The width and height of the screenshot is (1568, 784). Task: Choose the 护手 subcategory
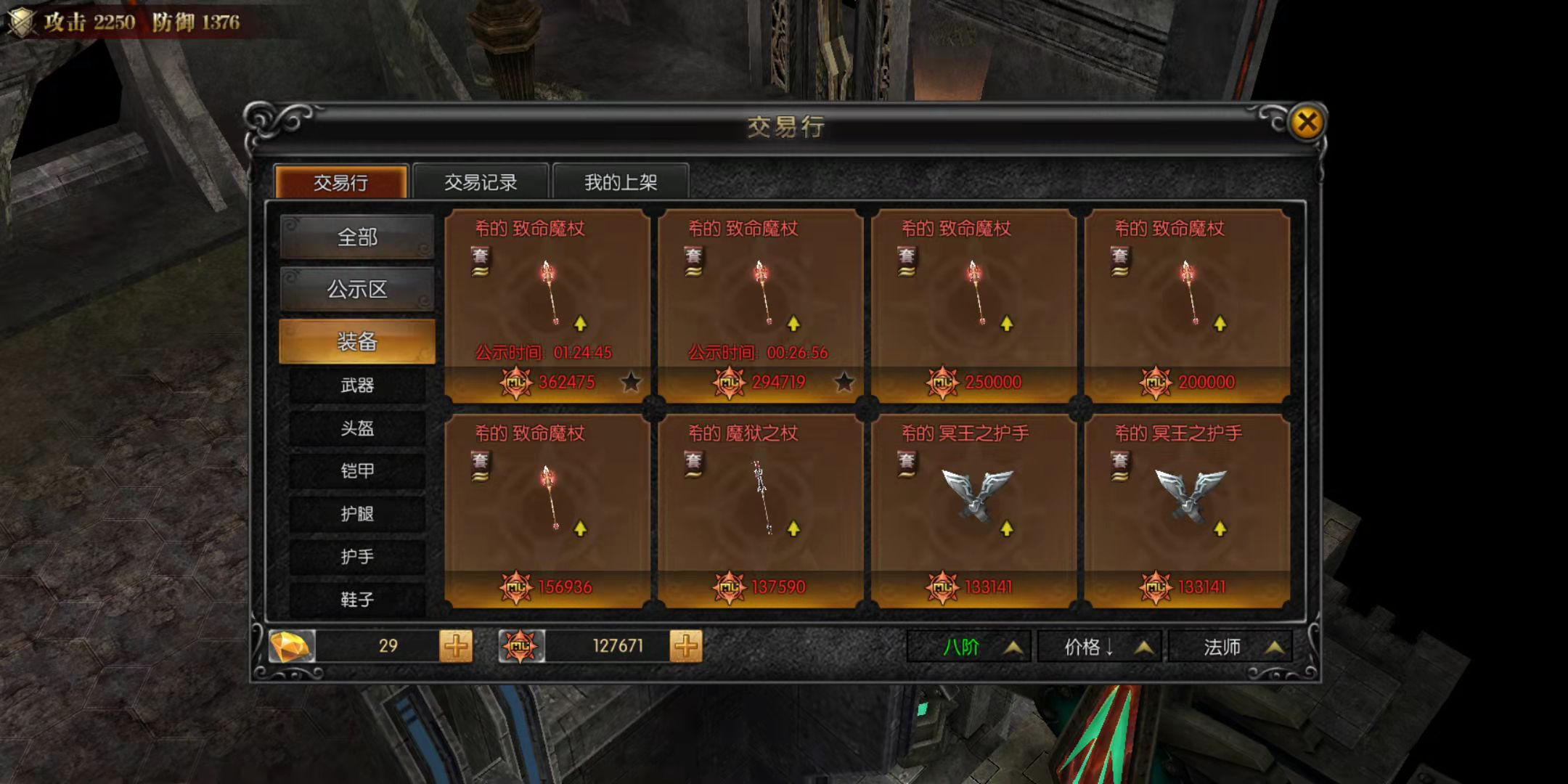point(357,557)
